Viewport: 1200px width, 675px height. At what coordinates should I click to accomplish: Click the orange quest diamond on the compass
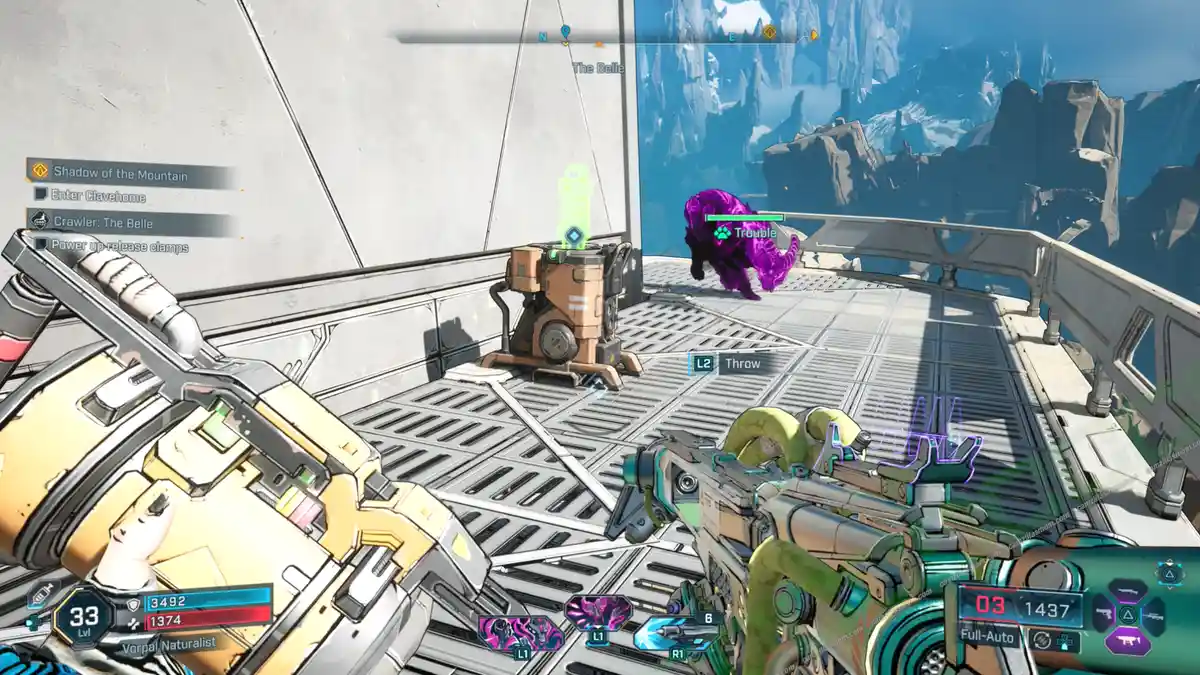click(x=769, y=32)
